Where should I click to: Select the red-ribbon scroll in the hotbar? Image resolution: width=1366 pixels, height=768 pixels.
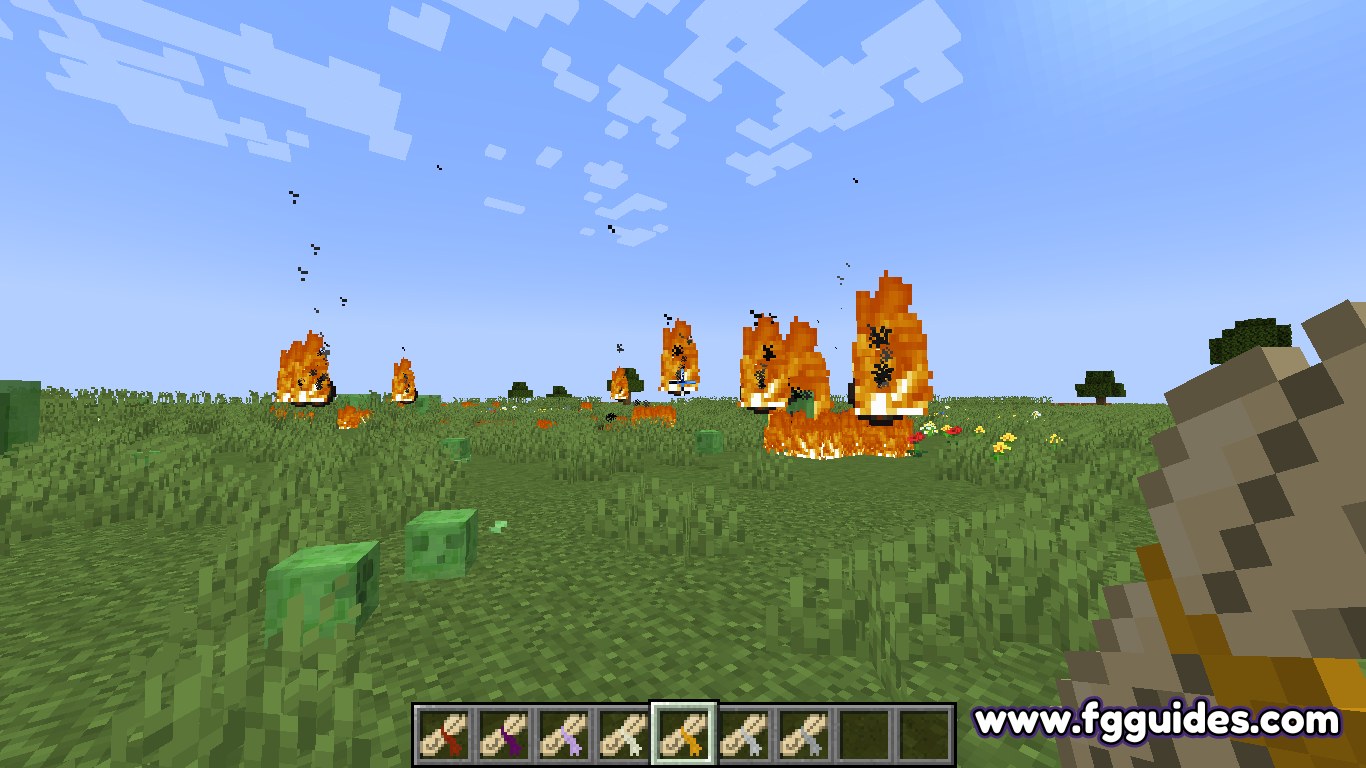(443, 735)
